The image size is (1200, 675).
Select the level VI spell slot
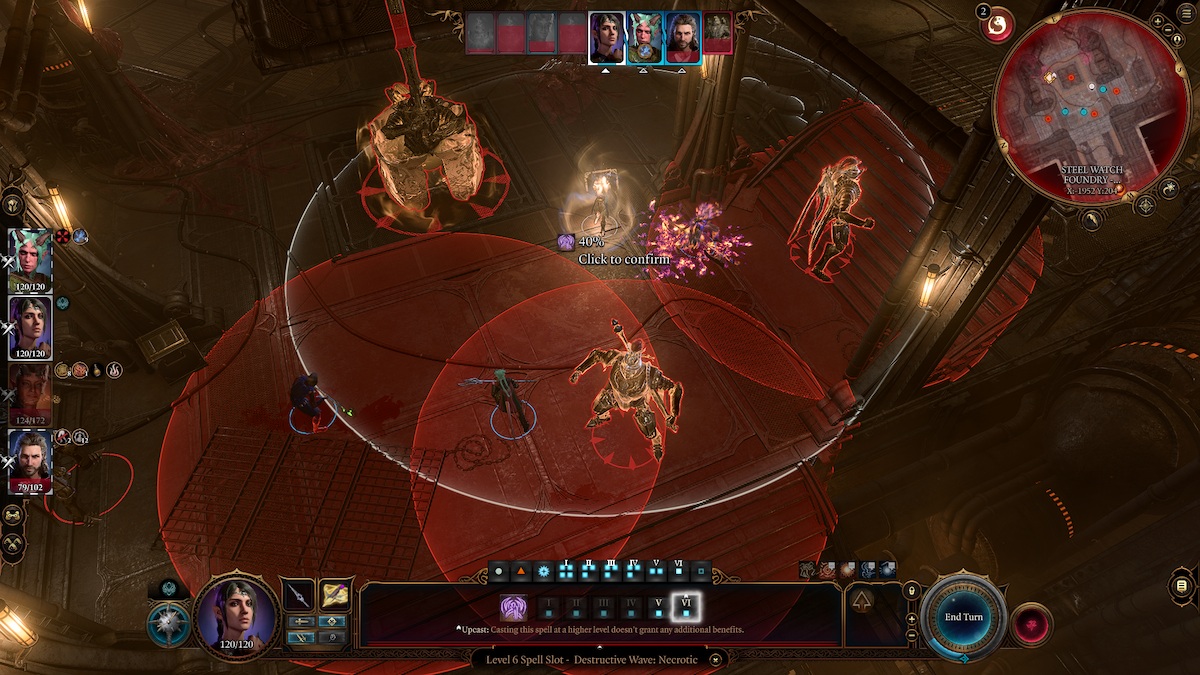tap(686, 607)
